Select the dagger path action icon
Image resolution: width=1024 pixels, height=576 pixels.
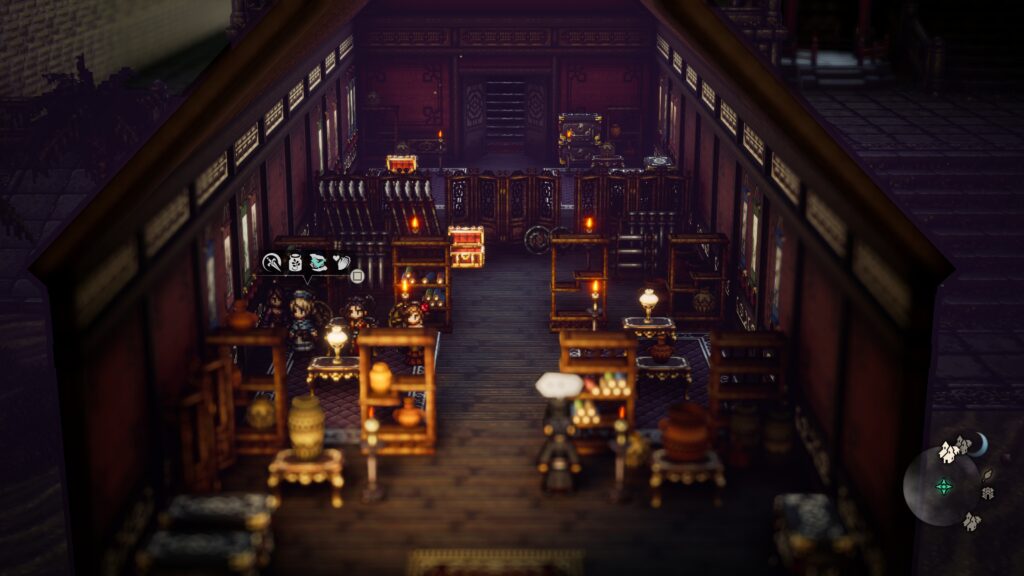coord(271,262)
